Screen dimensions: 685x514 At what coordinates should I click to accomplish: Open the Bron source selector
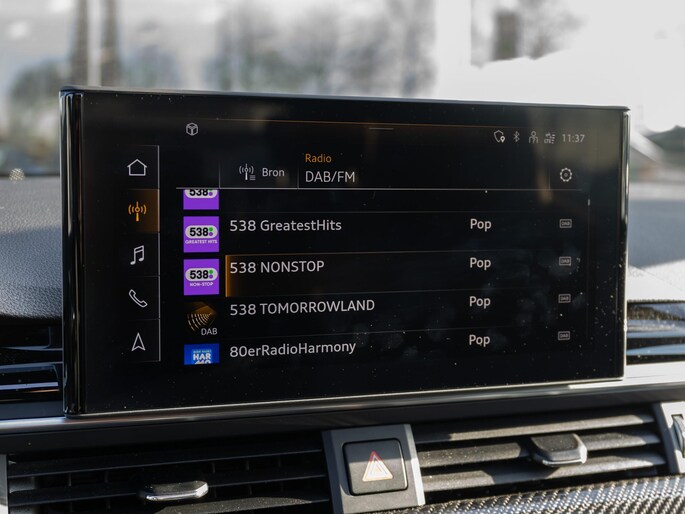(262, 173)
